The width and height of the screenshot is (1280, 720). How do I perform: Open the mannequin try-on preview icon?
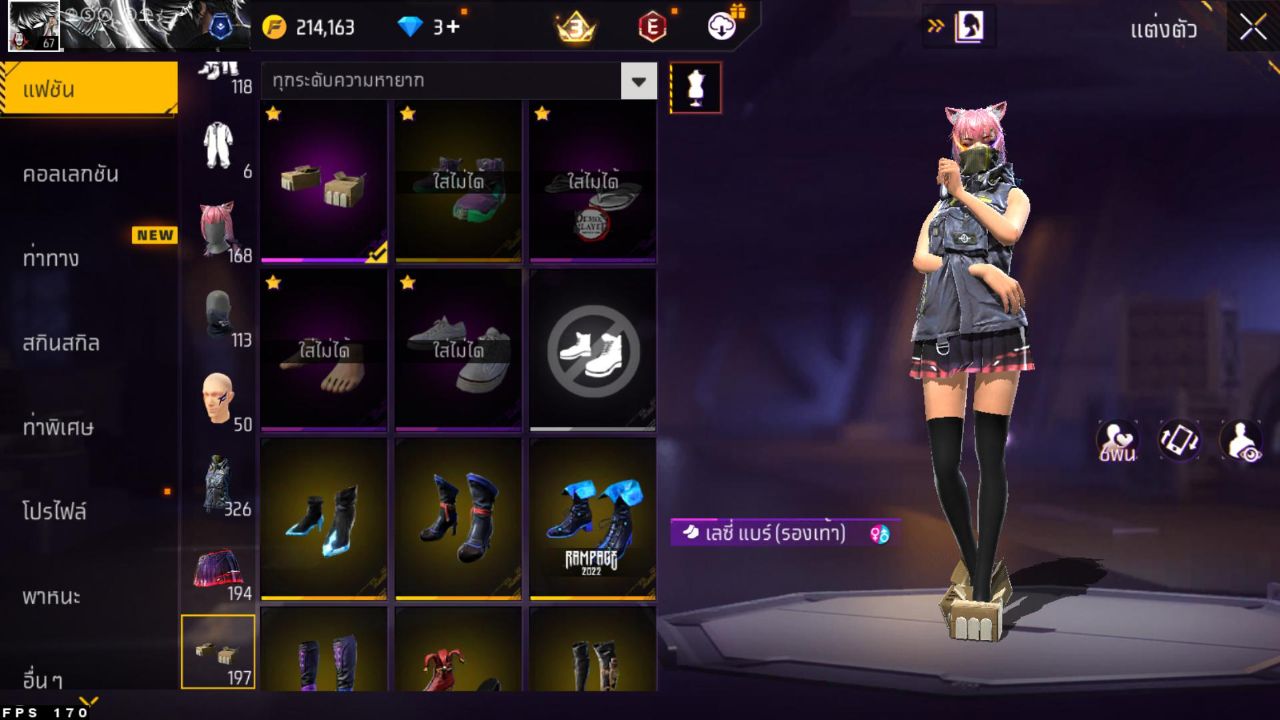click(x=694, y=87)
